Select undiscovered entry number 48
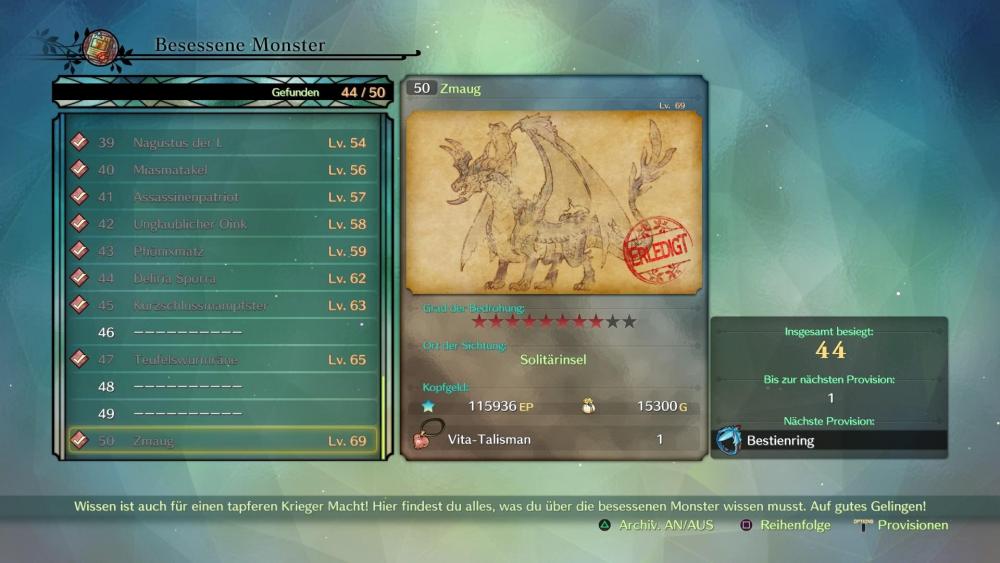Screen dimensions: 1000x563 pos(222,386)
